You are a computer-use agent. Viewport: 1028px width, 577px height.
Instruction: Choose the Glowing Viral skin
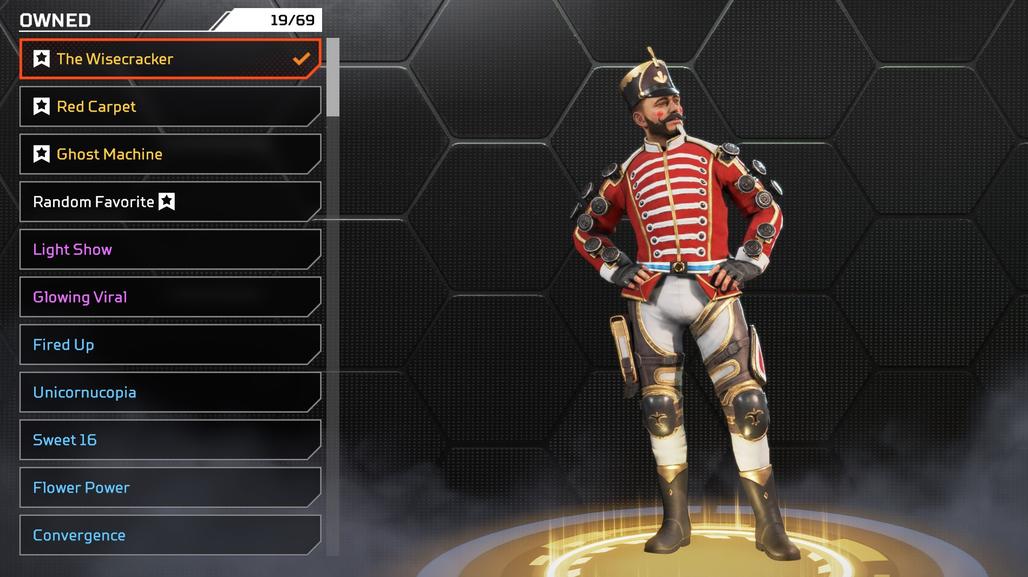[x=170, y=297]
